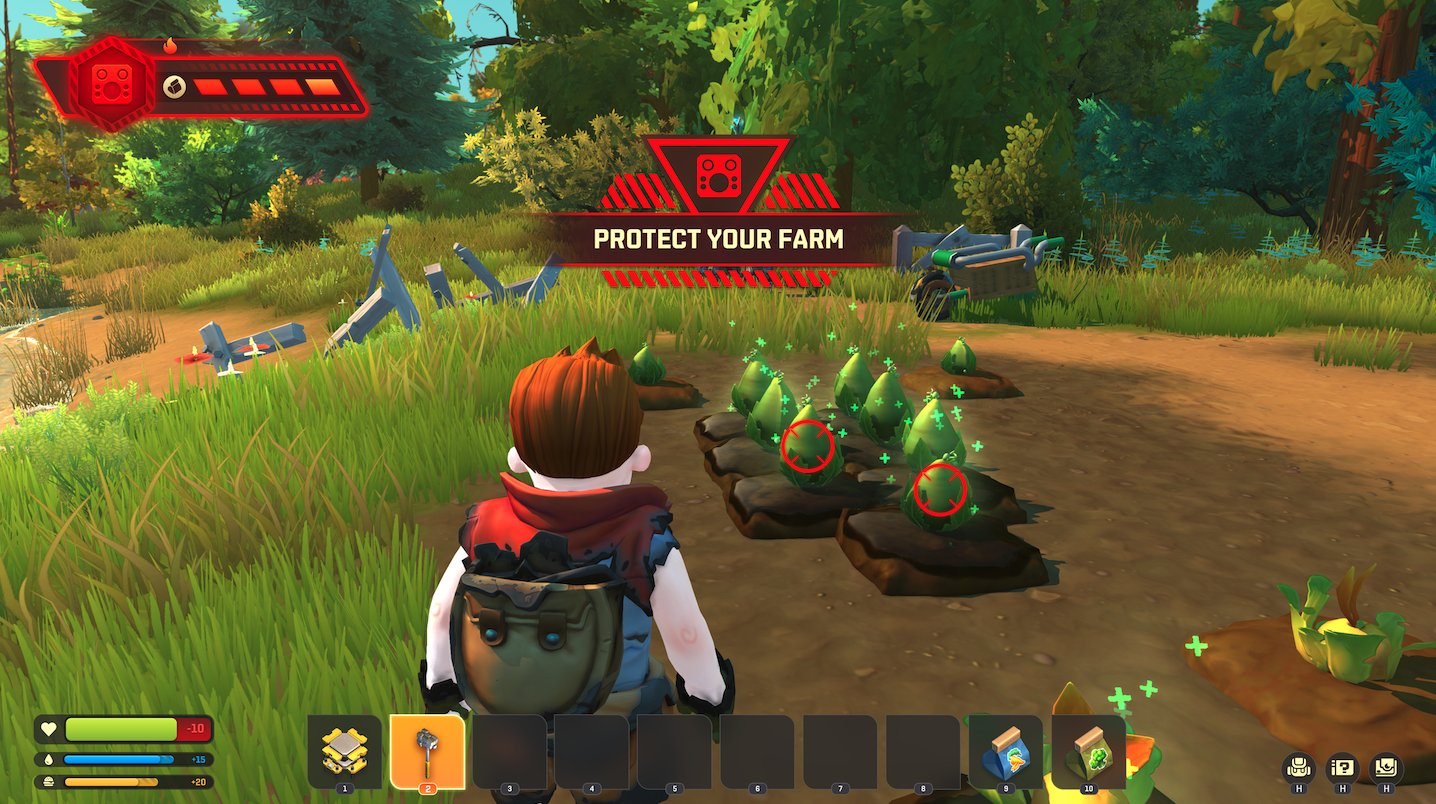Click the segmented raid progress bar

(265, 89)
